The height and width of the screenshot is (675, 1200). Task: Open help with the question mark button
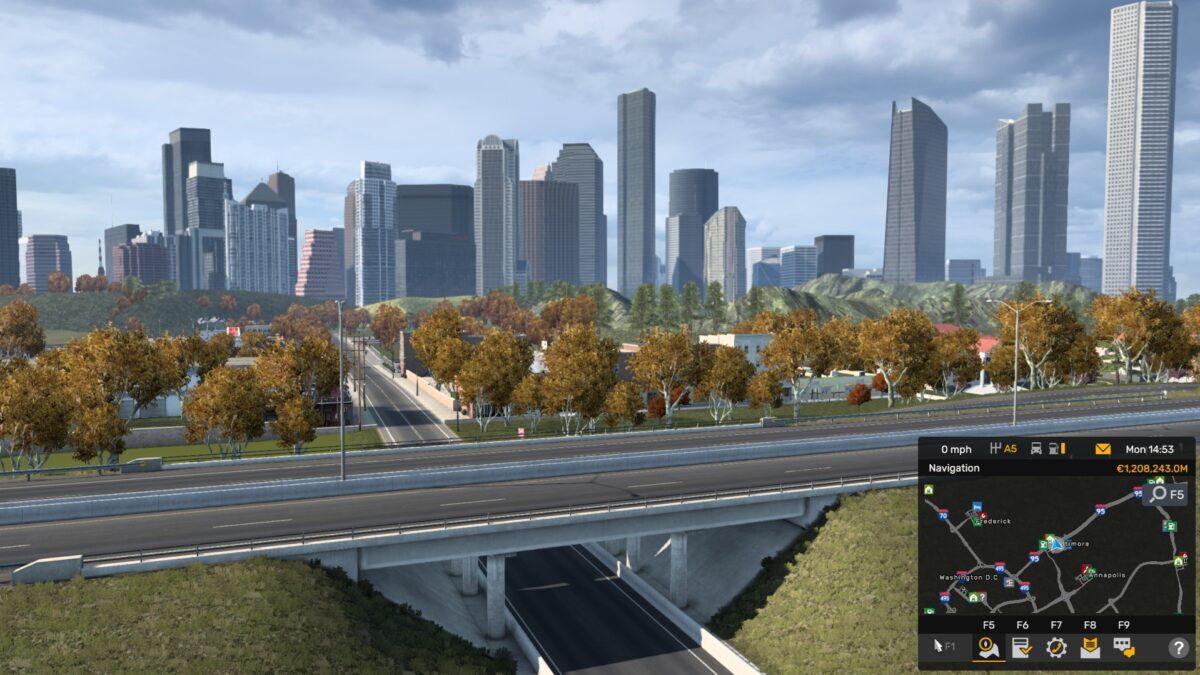coord(1178,647)
